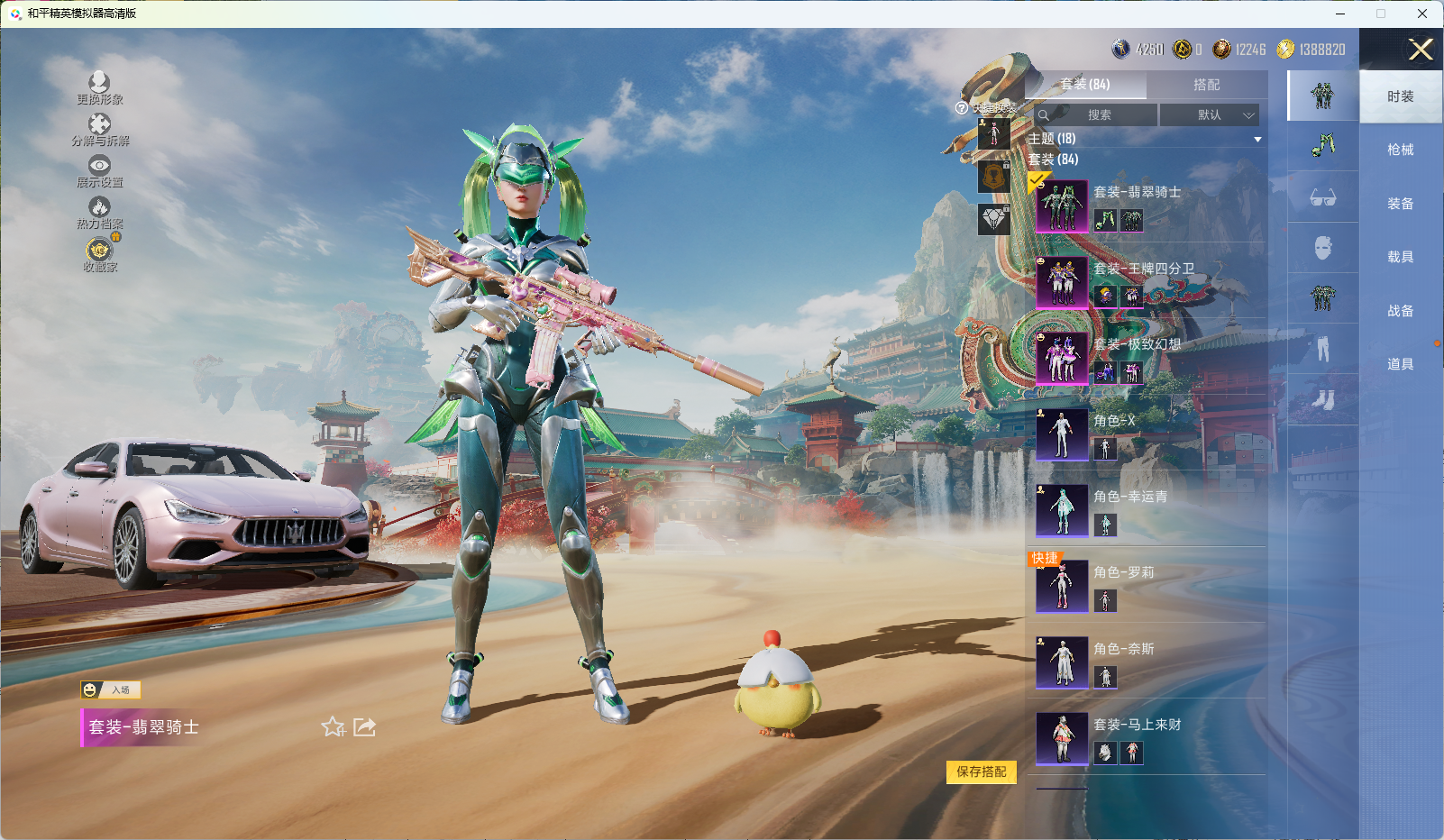Viewport: 1444px width, 840px height.
Task: Open the 枪械 firearms category
Action: pos(1400,150)
